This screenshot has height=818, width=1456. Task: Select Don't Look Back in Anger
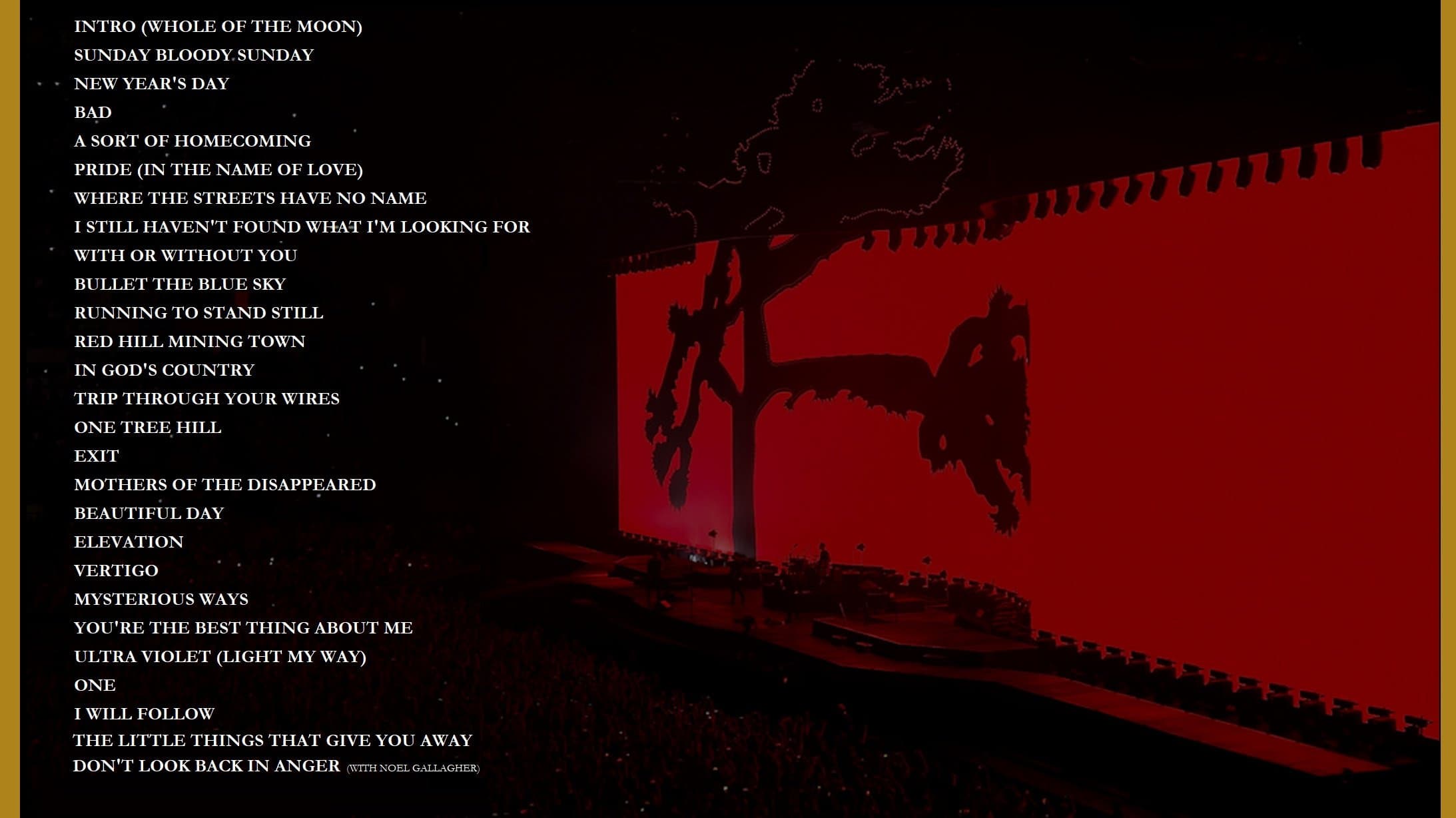coord(206,766)
